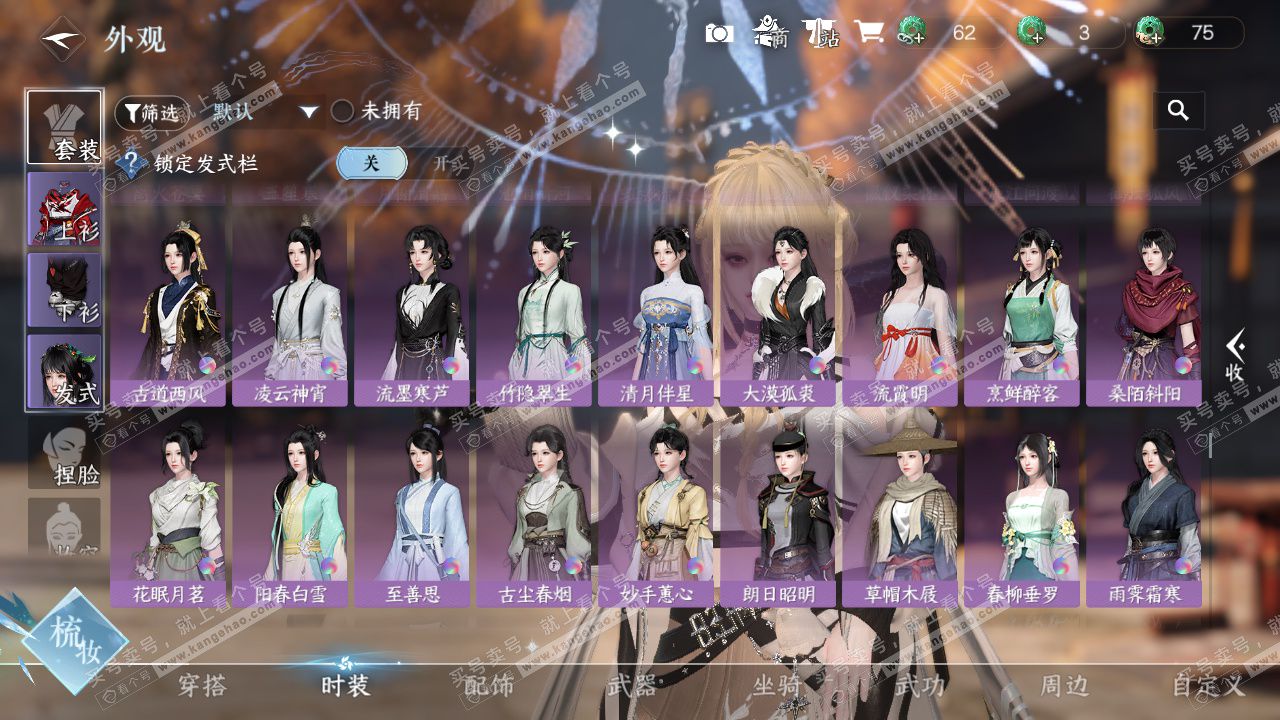Open the 筛选 filter button
The height and width of the screenshot is (720, 1280).
coord(152,112)
